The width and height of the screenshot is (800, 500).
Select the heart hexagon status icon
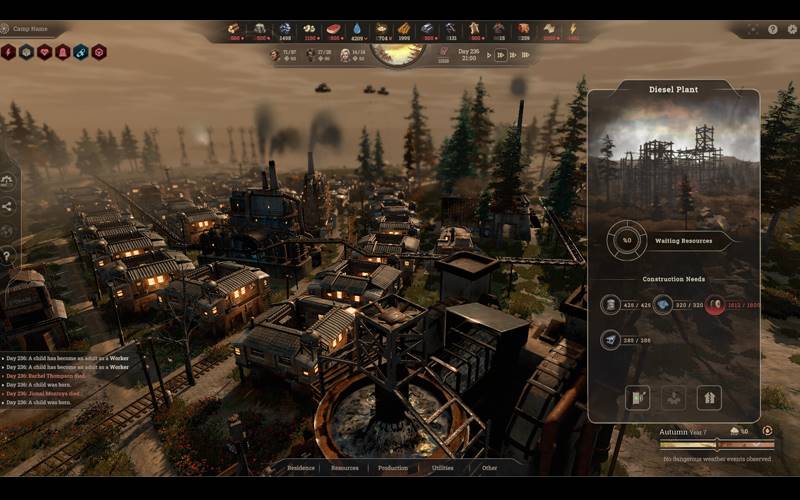click(x=44, y=52)
